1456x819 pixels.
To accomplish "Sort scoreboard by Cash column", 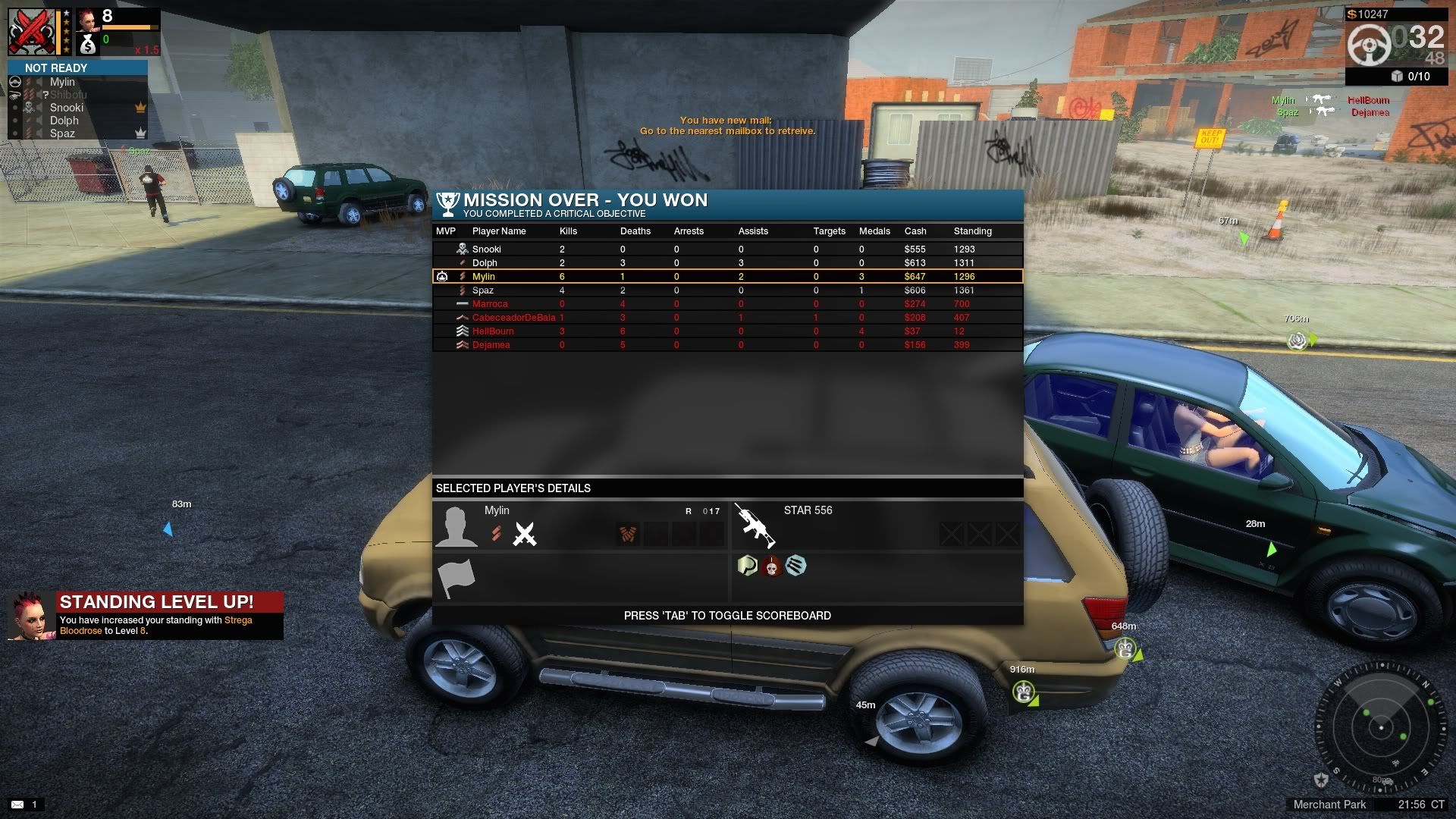I will pos(915,231).
